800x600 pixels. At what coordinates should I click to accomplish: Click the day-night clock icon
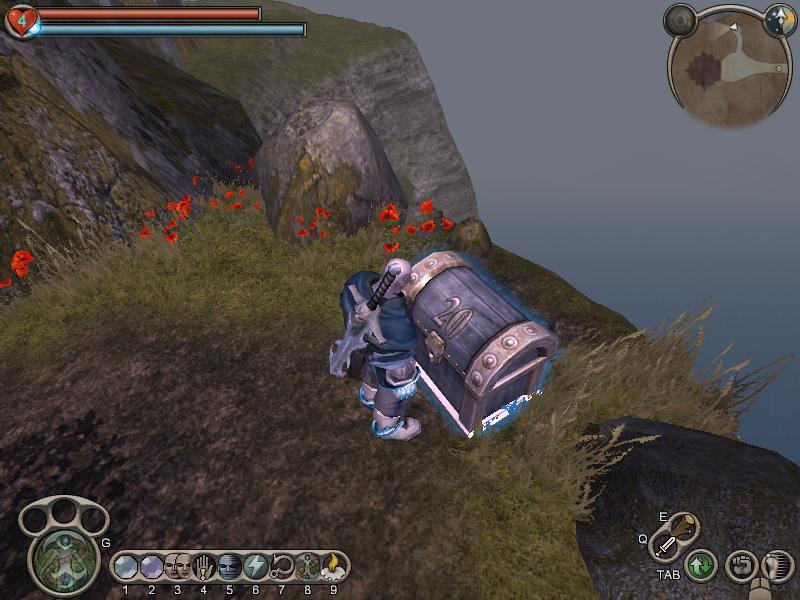click(x=778, y=20)
